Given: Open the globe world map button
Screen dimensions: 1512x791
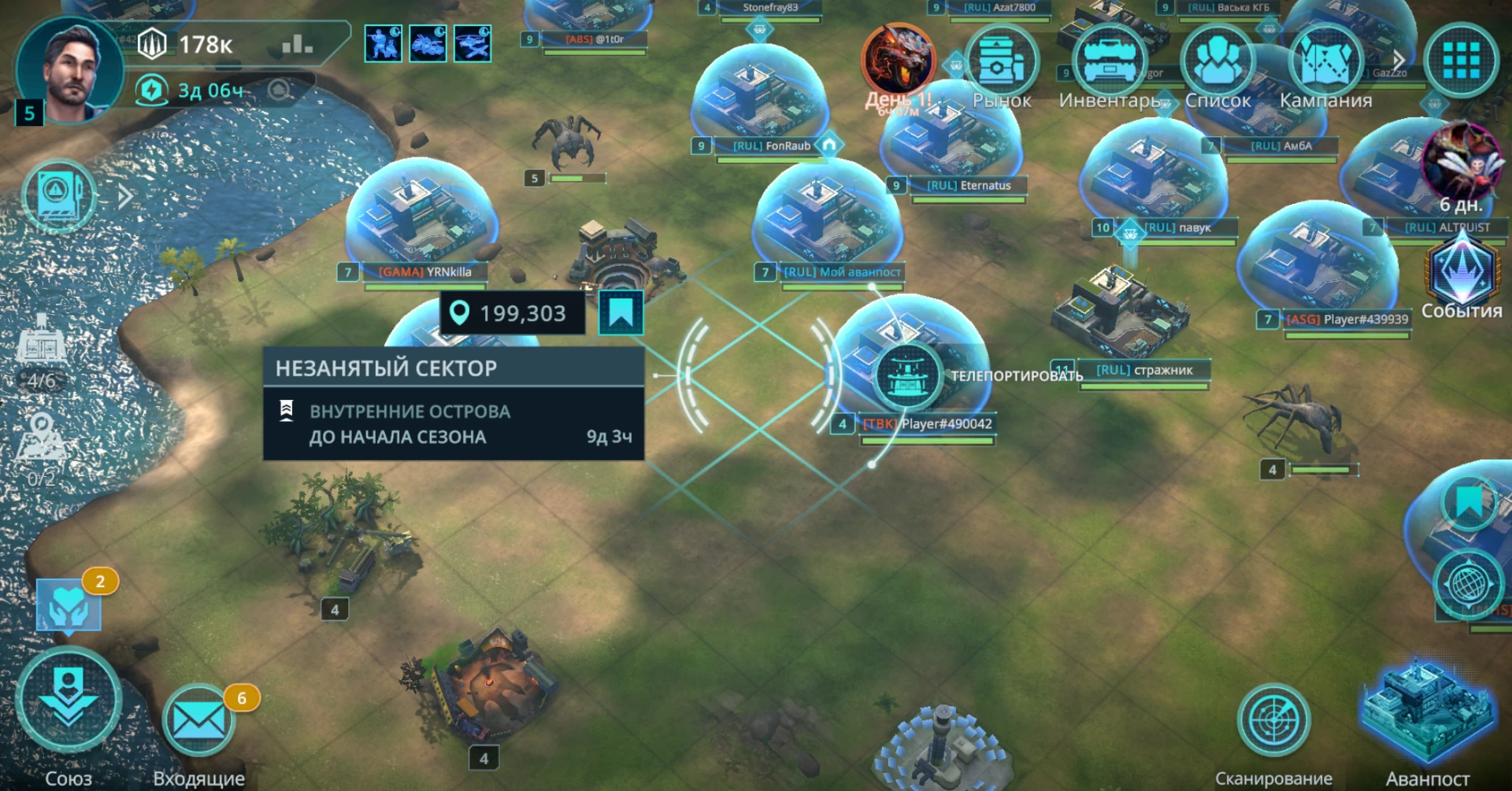Looking at the screenshot, I should pos(1468,584).
